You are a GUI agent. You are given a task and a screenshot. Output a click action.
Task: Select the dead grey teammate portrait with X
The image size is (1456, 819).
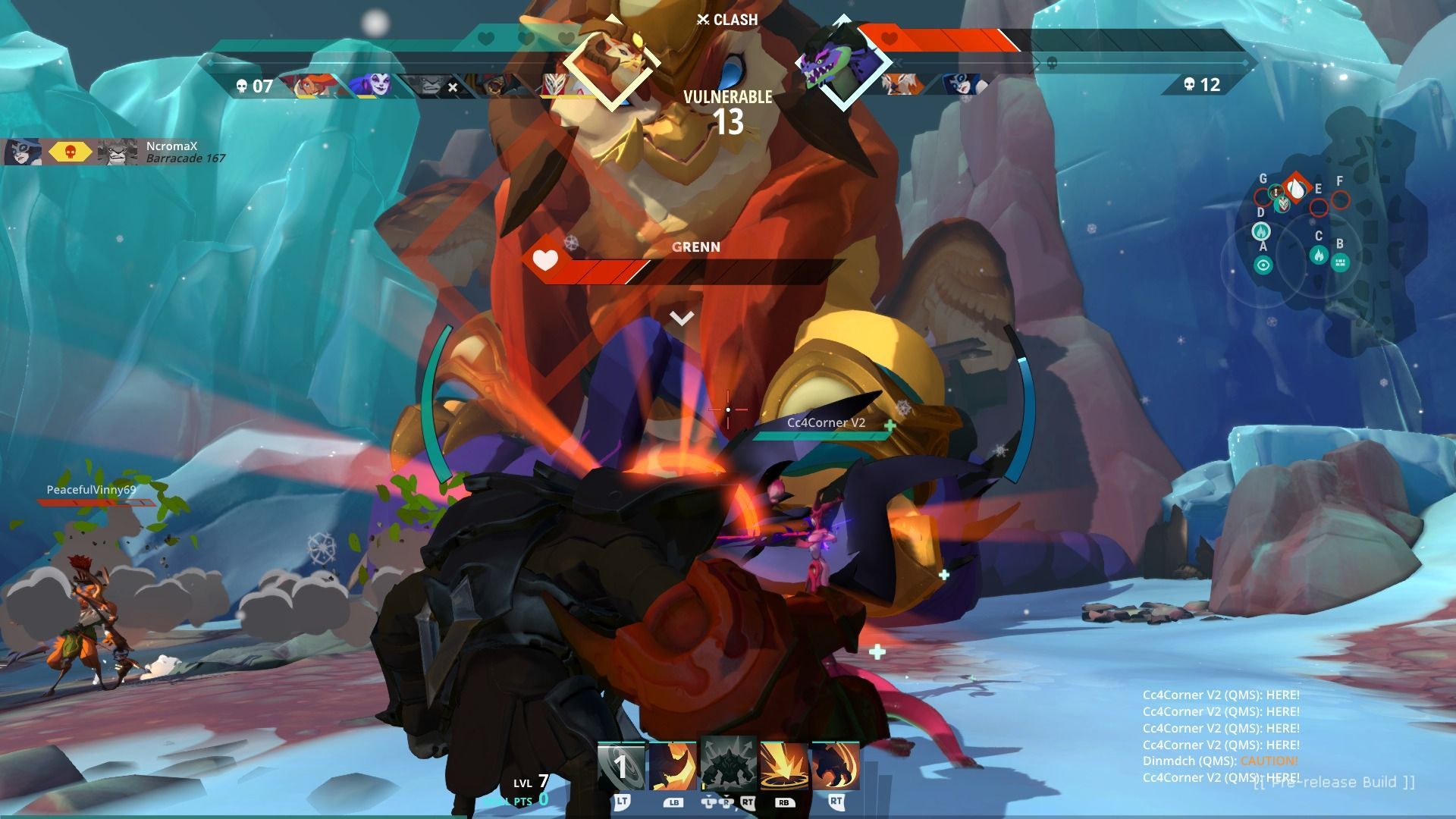431,86
